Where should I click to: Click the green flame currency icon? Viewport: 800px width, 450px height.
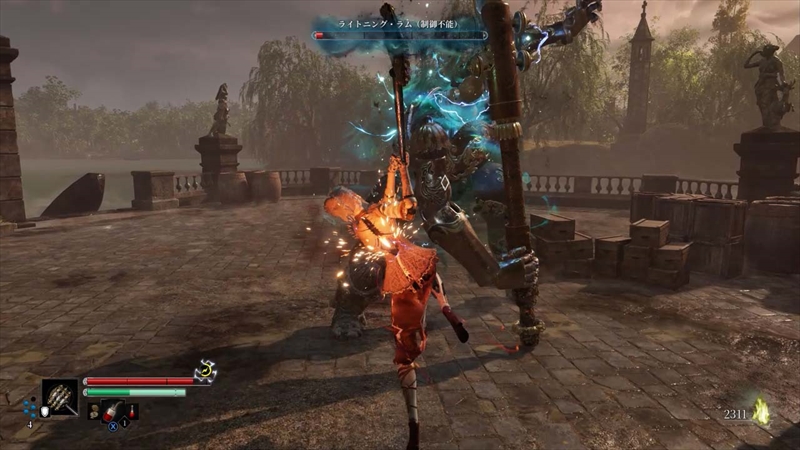point(762,410)
